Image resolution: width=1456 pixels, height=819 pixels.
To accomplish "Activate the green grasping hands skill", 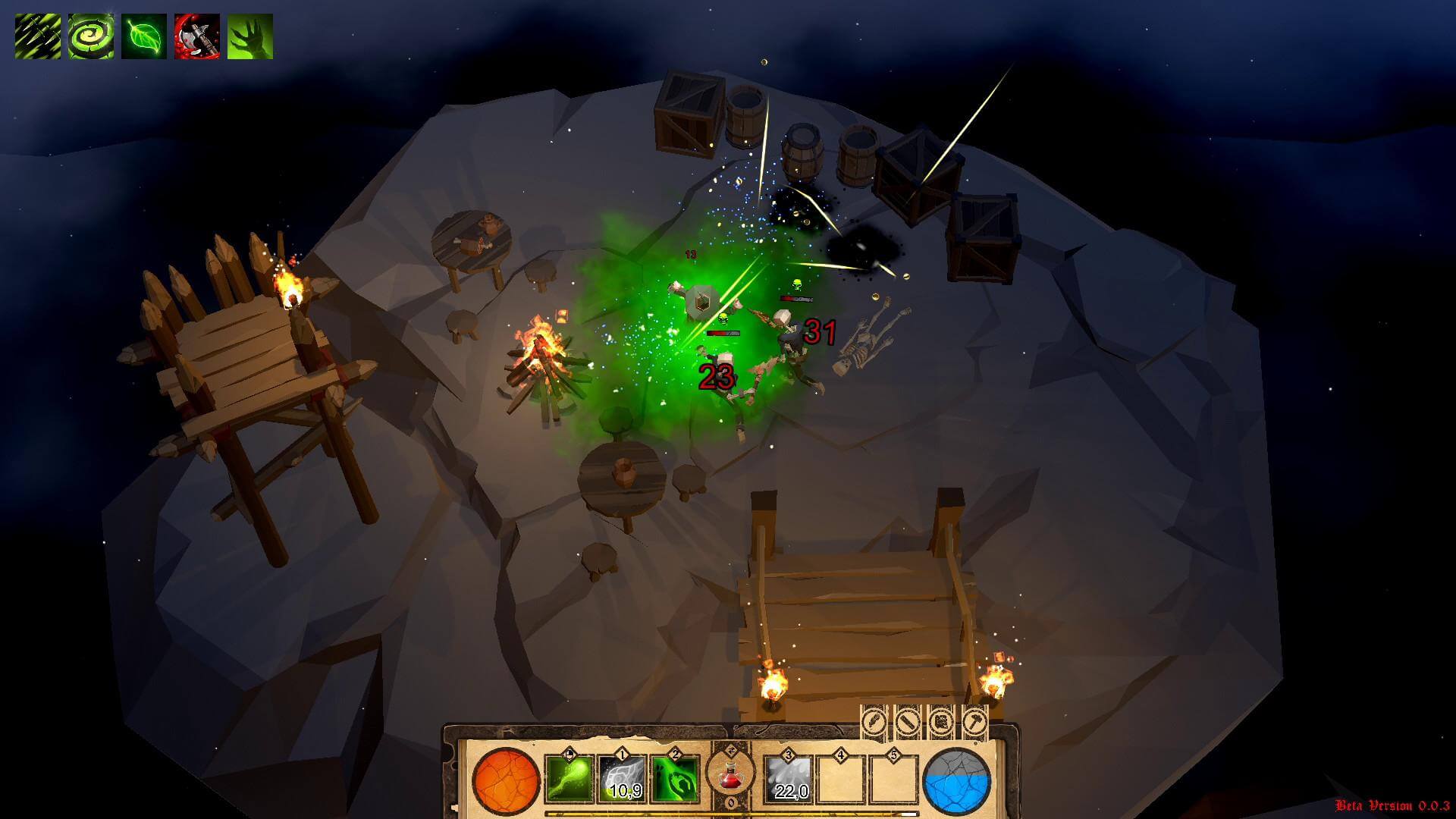I will [675, 779].
